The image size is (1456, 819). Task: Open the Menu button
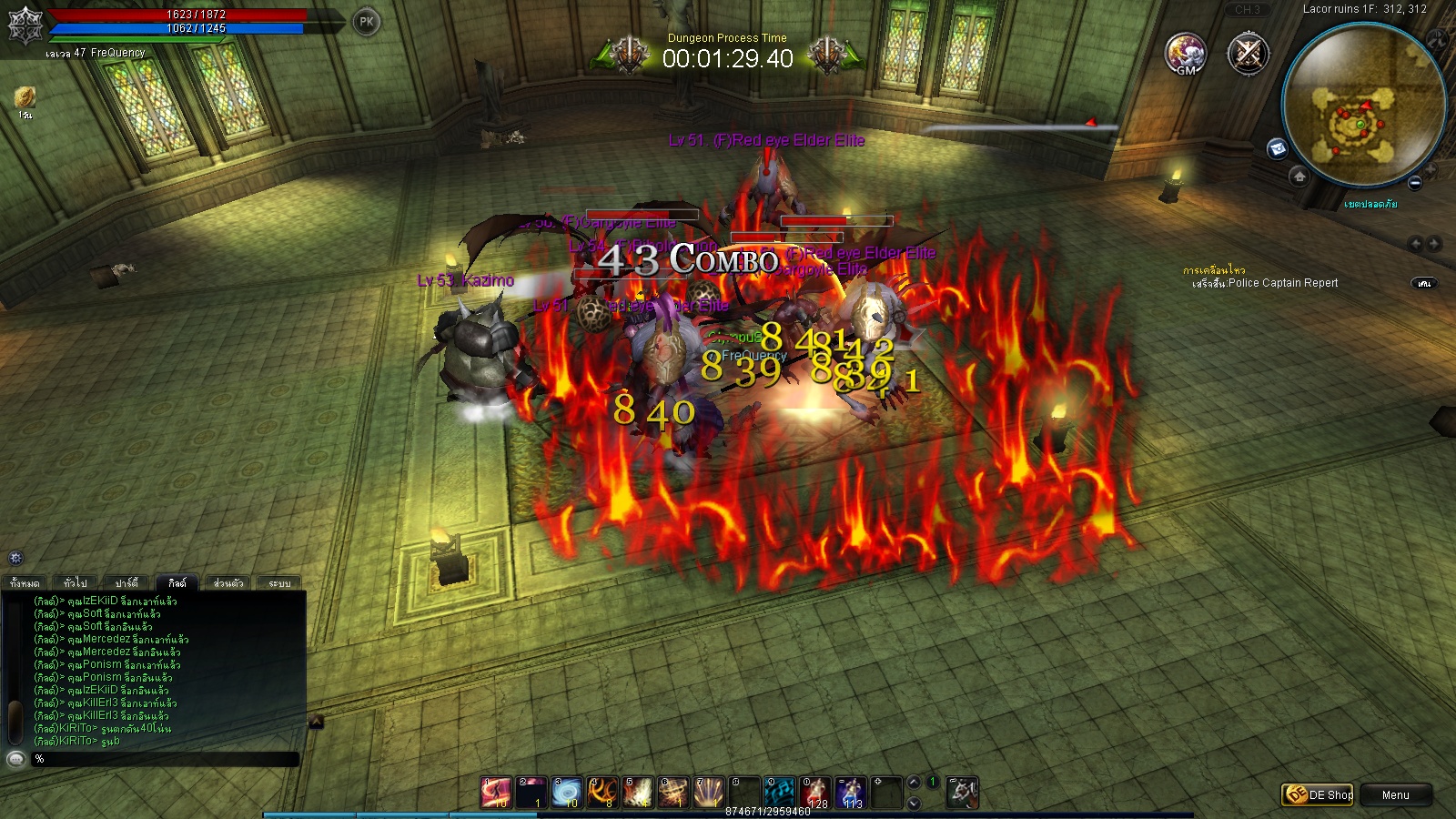[x=1395, y=794]
